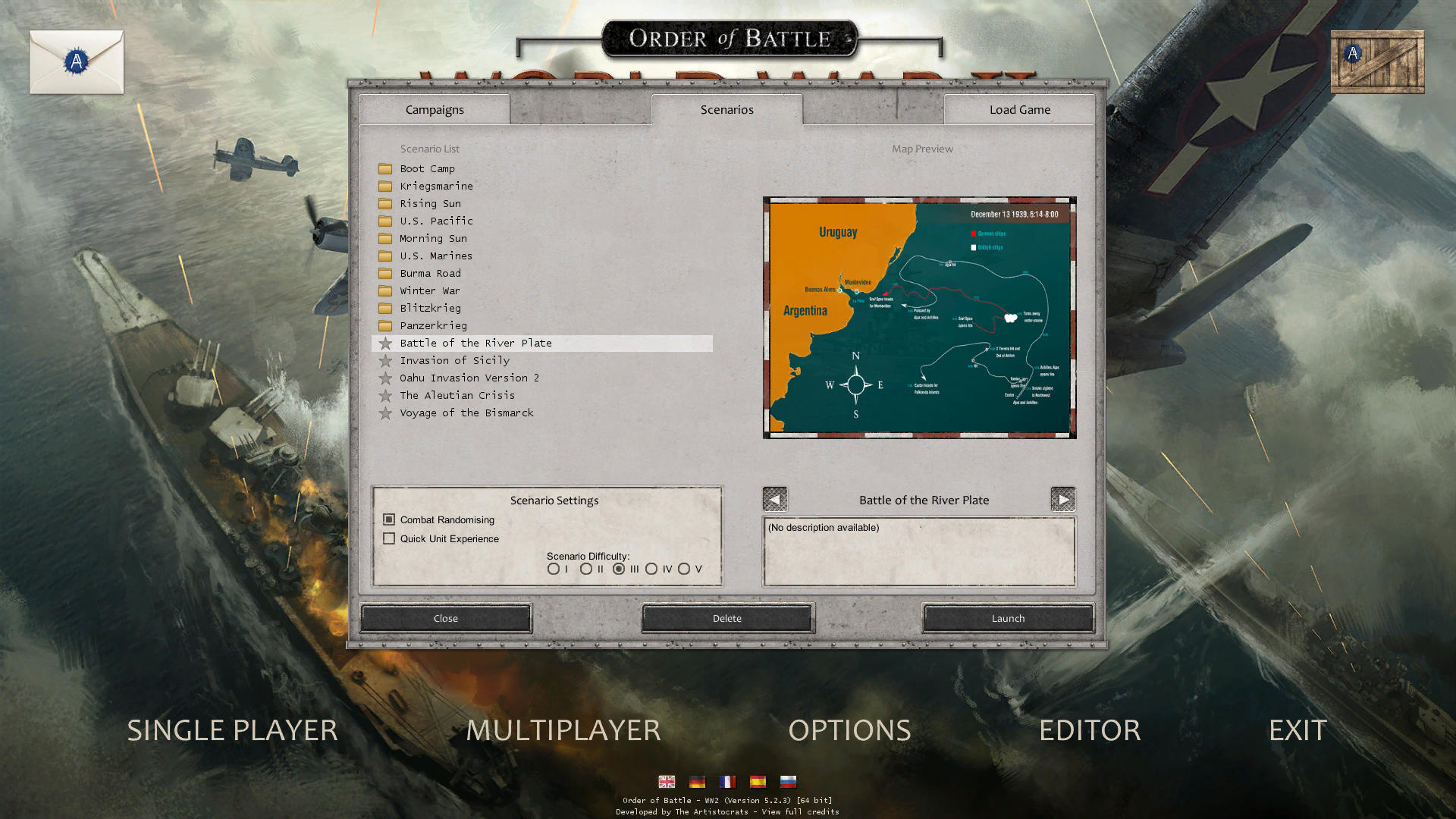Click the right arrow beside scenario name
Screen dimensions: 1456x819
pyautogui.click(x=1063, y=499)
